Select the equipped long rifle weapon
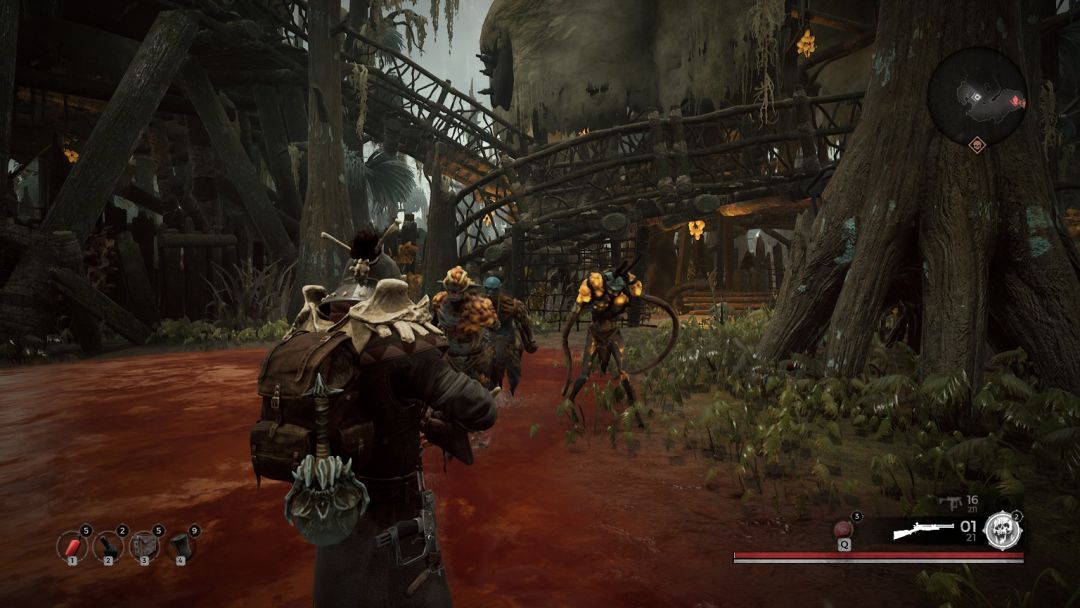Viewport: 1080px width, 608px height. [923, 531]
